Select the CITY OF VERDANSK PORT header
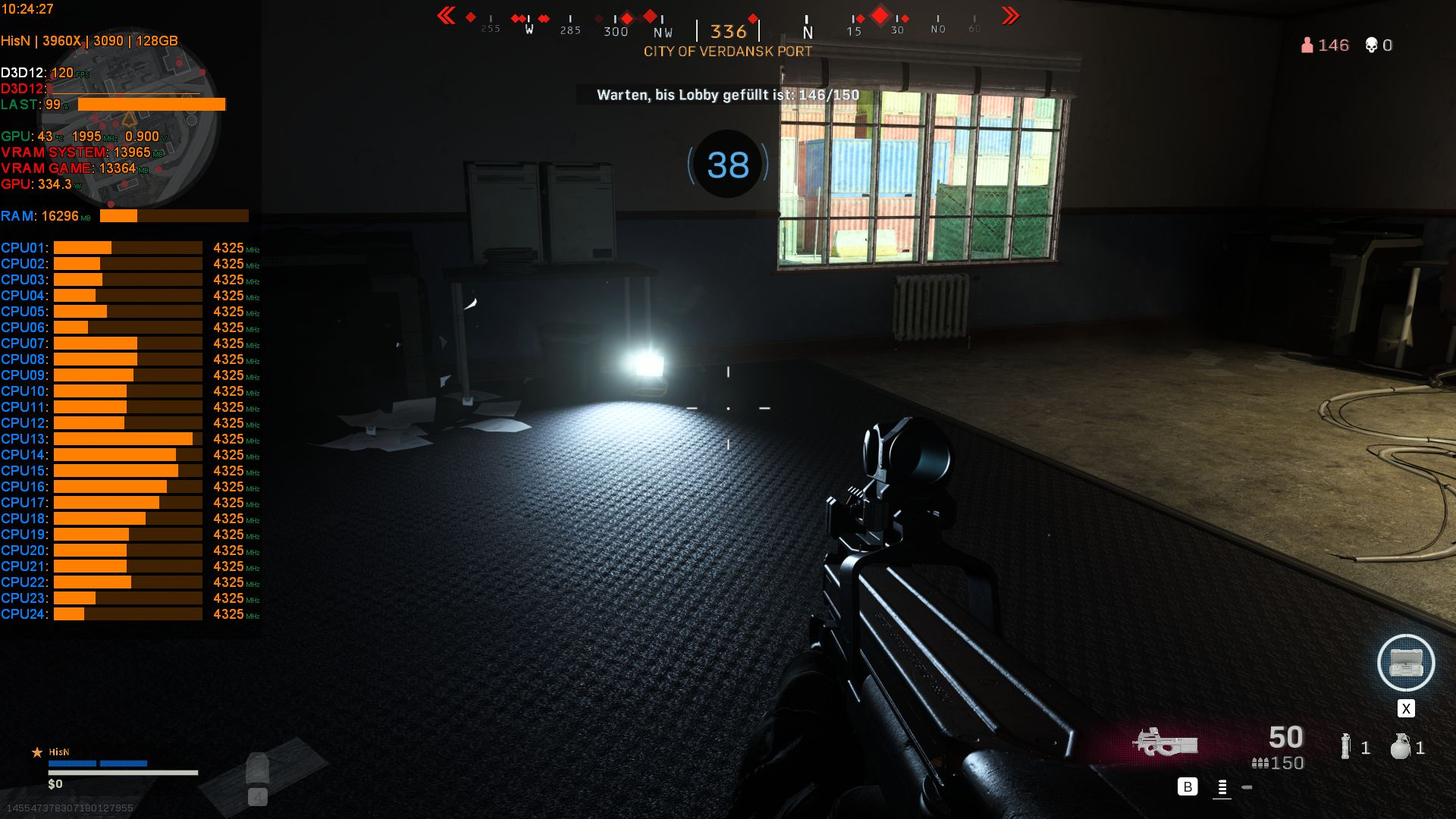The width and height of the screenshot is (1456, 819). 727,52
